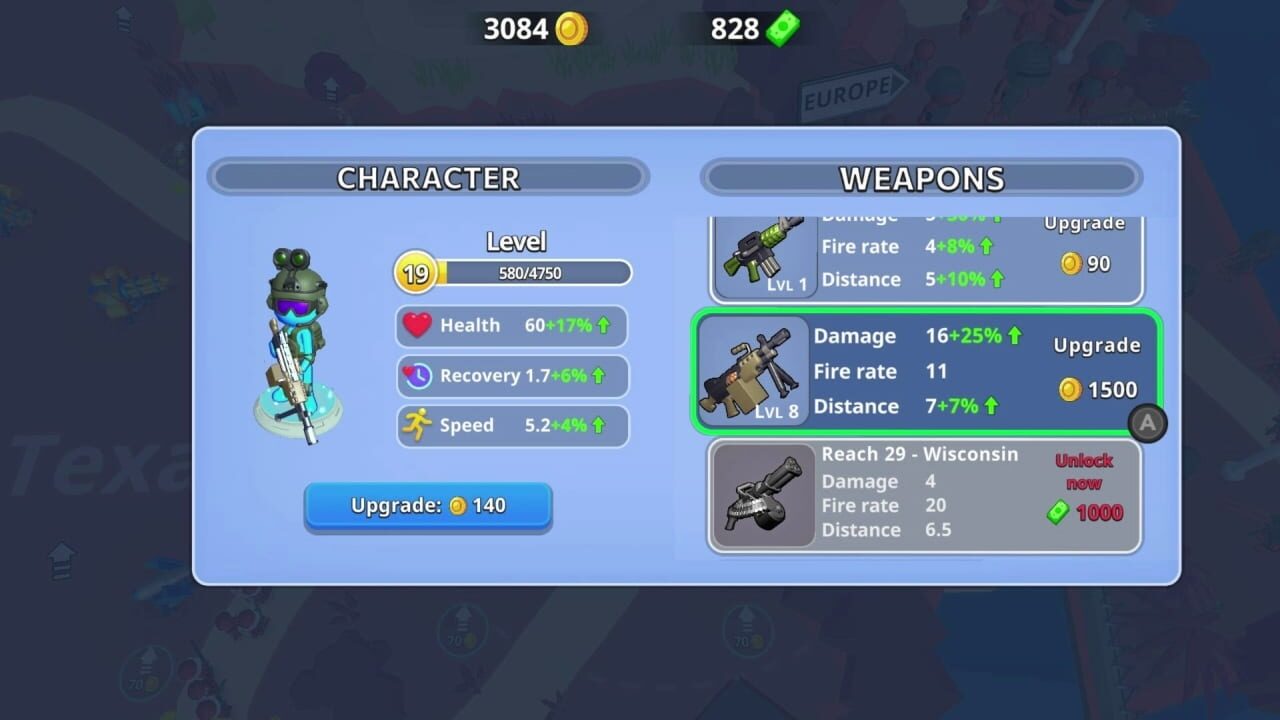Upgrade the character for 140 coins
The image size is (1280, 720).
point(428,507)
